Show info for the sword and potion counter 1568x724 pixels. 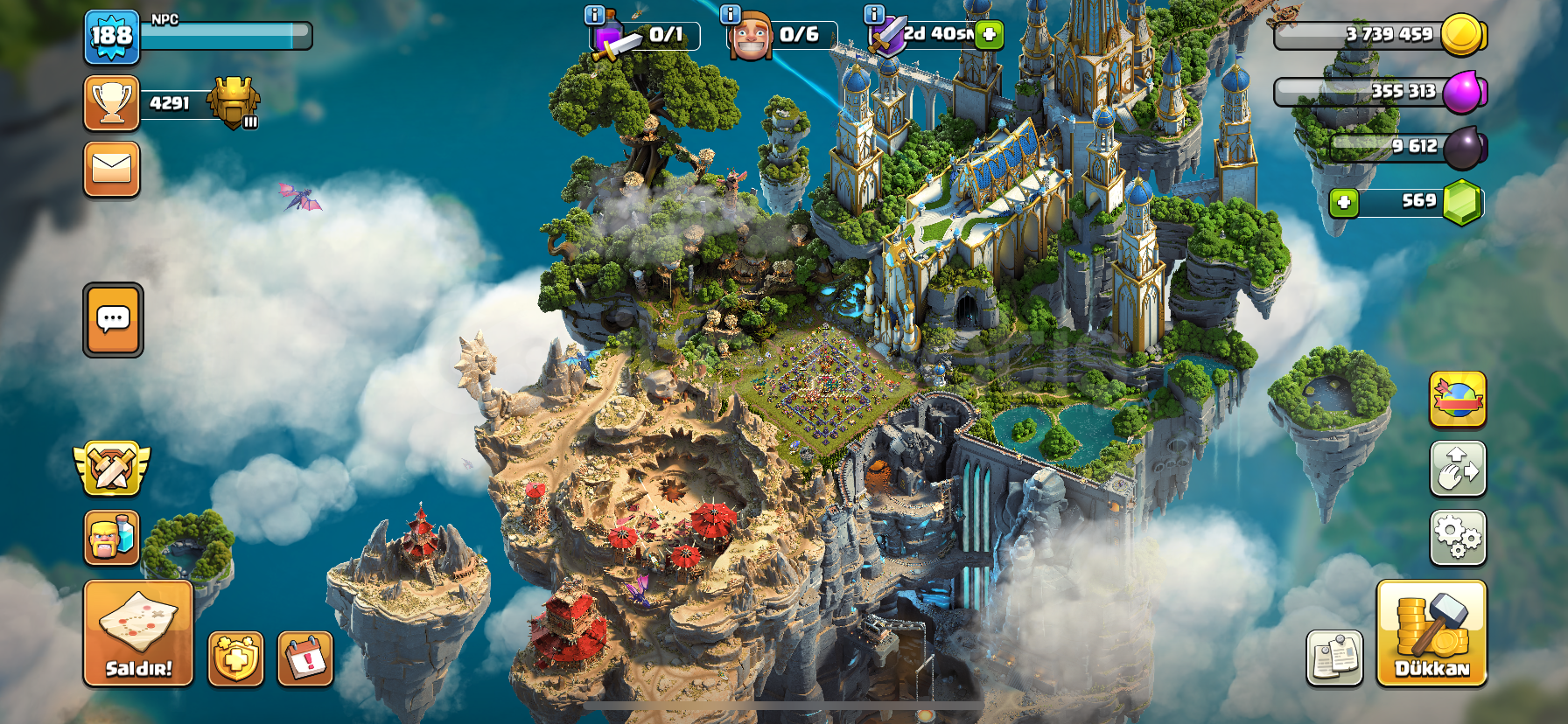click(594, 15)
